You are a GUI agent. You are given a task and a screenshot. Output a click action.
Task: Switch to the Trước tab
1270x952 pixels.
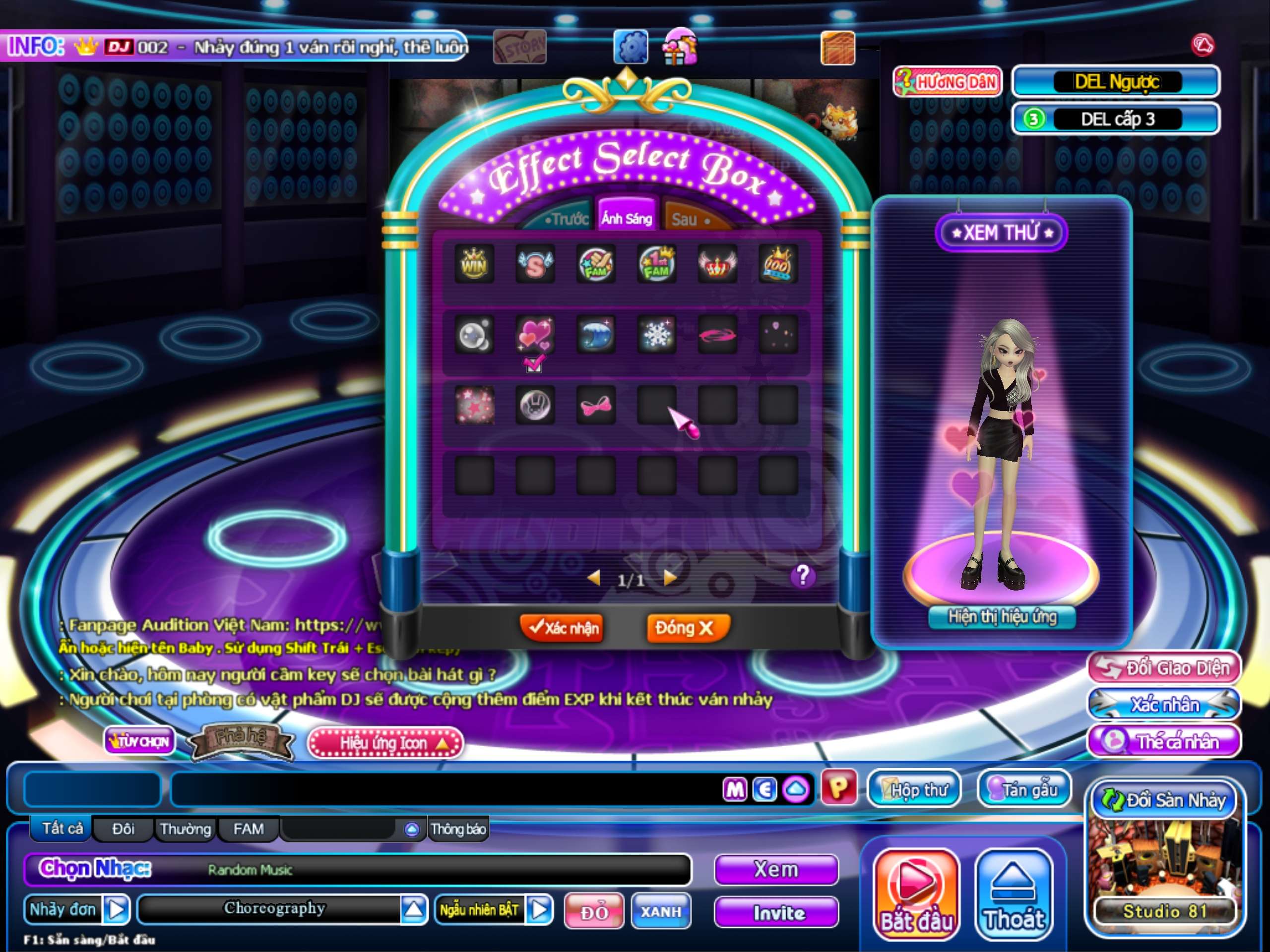(566, 219)
